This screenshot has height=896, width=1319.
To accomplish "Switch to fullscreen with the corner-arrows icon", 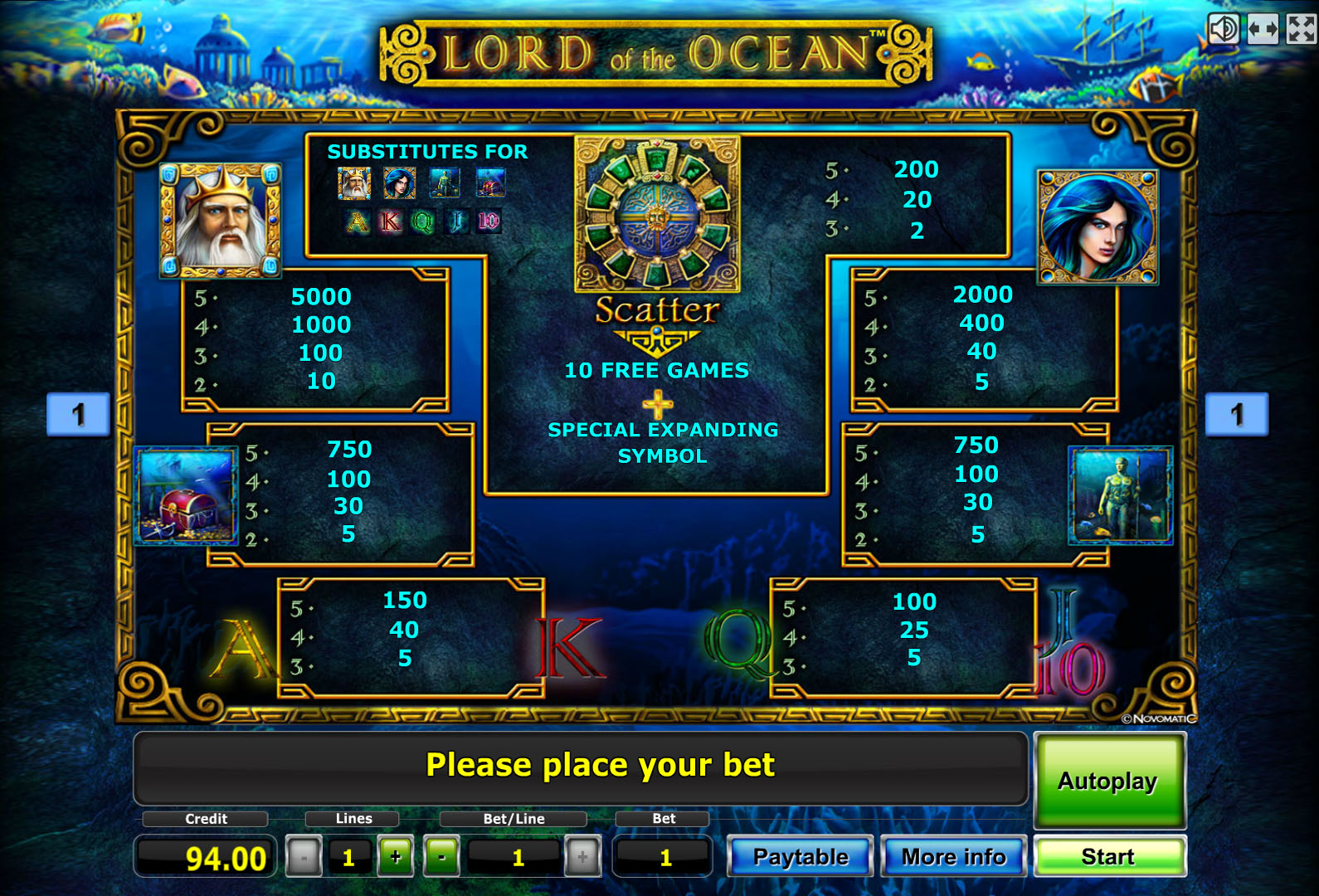I will 1301,29.
